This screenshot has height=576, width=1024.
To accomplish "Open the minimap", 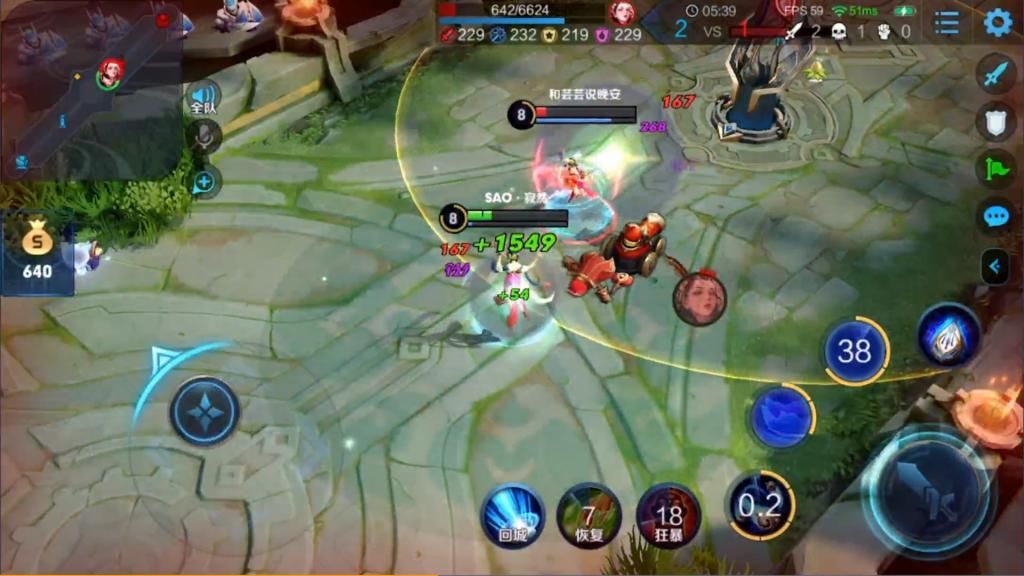I will point(90,90).
